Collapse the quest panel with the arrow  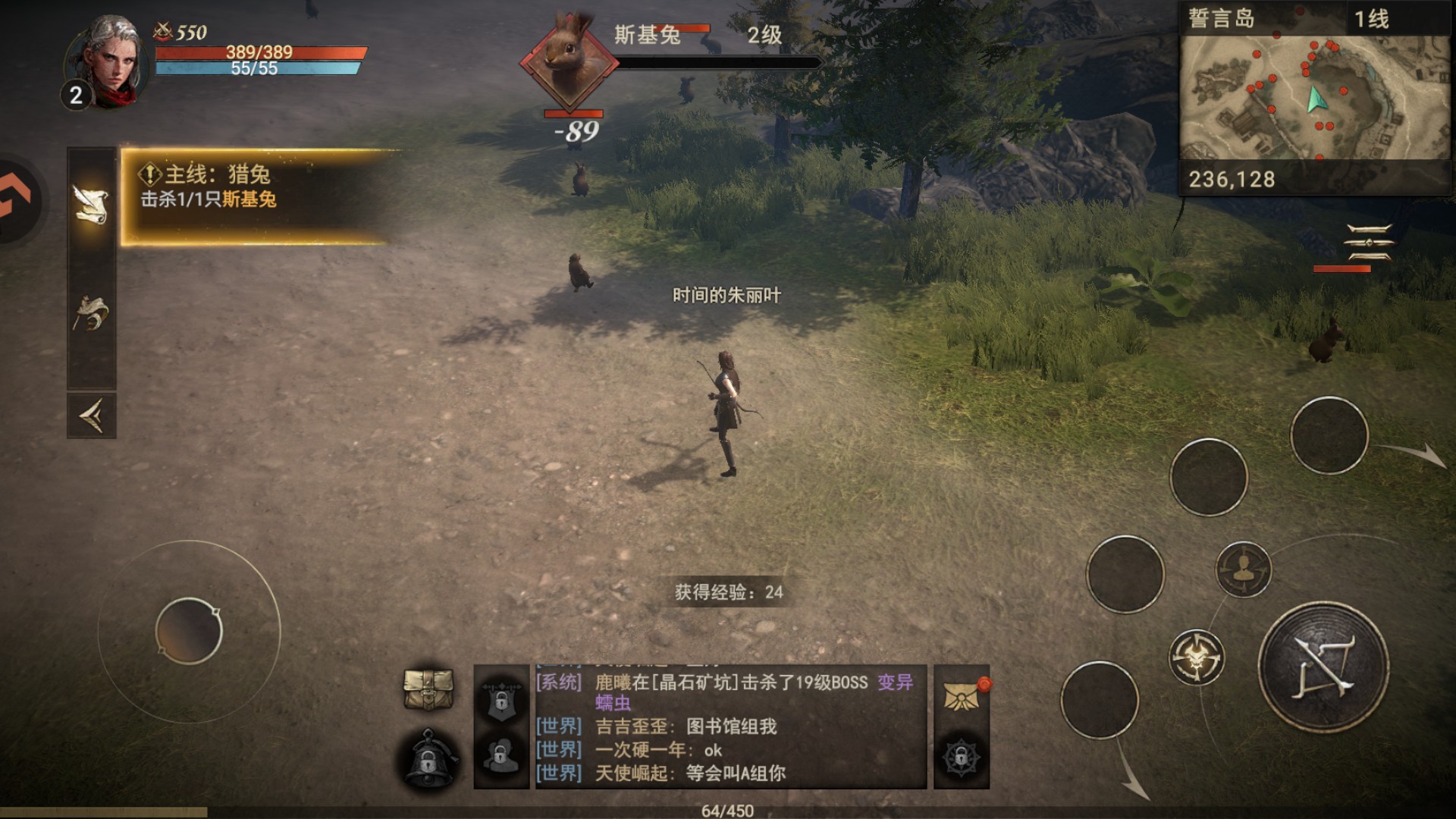pos(91,415)
